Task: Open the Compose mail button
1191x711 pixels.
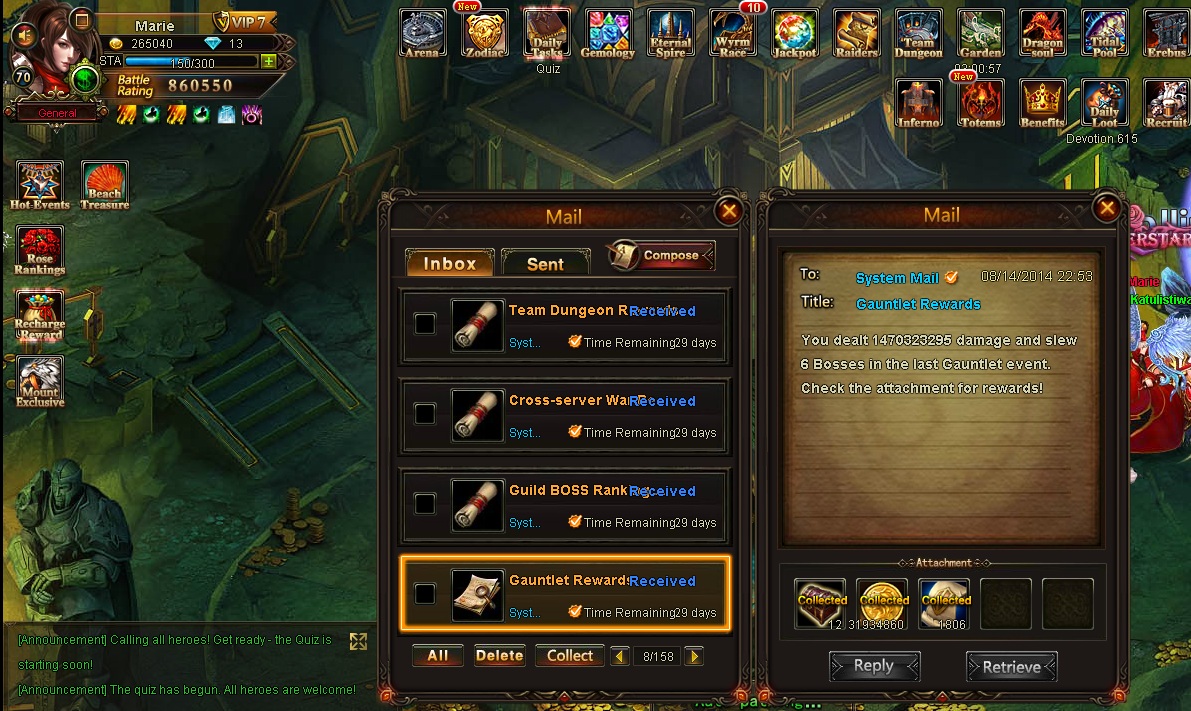Action: (661, 256)
